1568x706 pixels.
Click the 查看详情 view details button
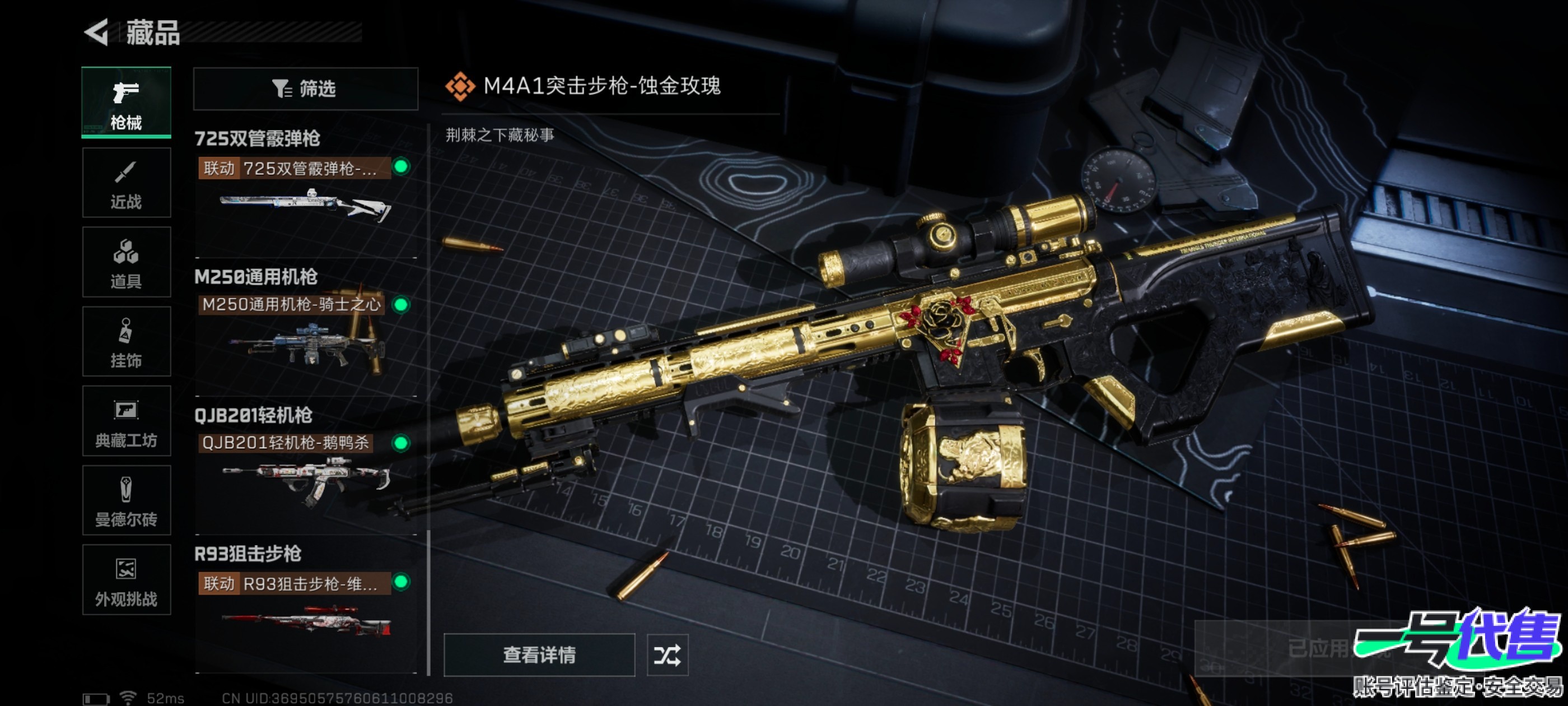pyautogui.click(x=539, y=655)
